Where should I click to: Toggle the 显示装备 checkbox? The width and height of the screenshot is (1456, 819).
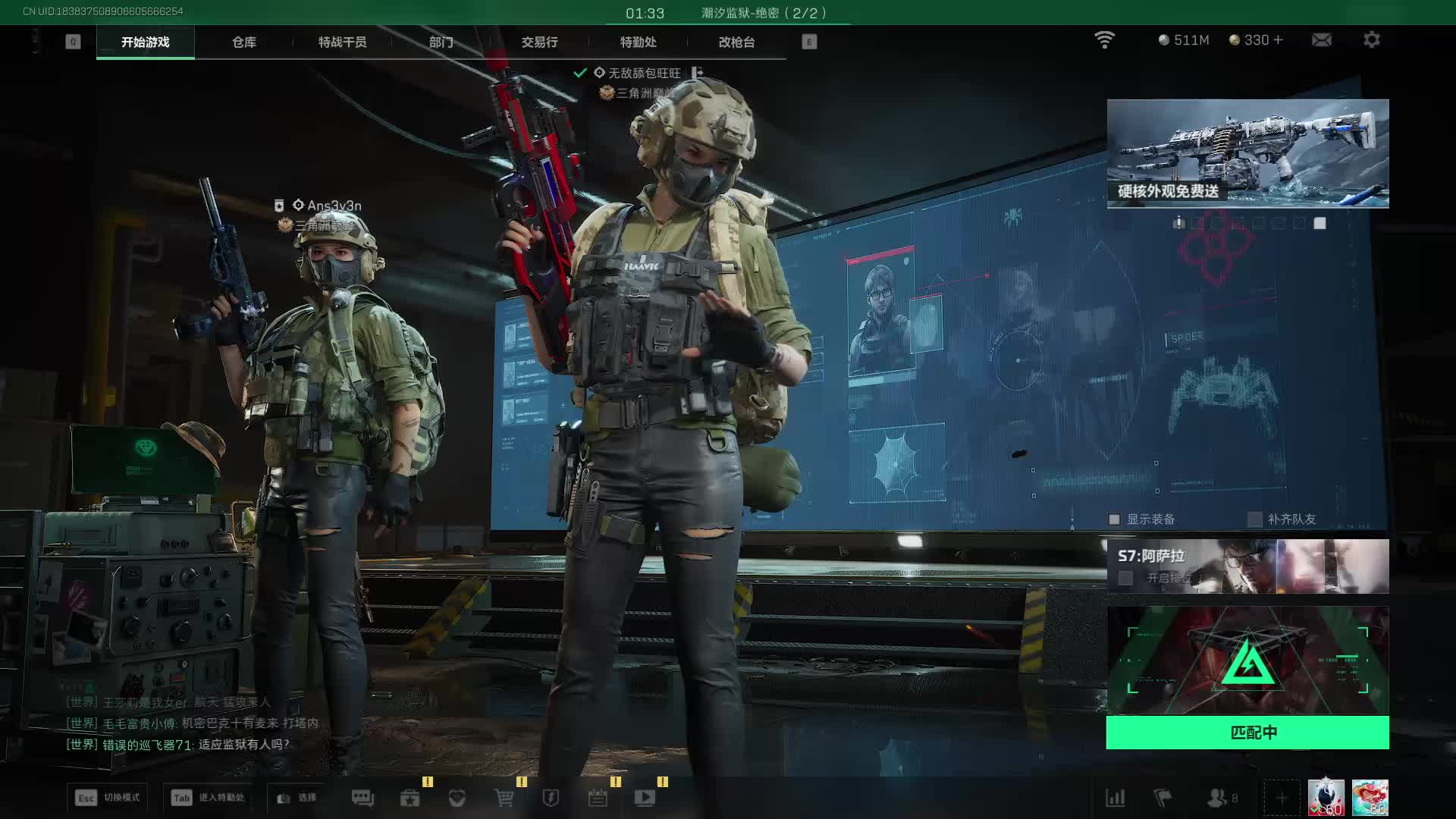pos(1115,519)
